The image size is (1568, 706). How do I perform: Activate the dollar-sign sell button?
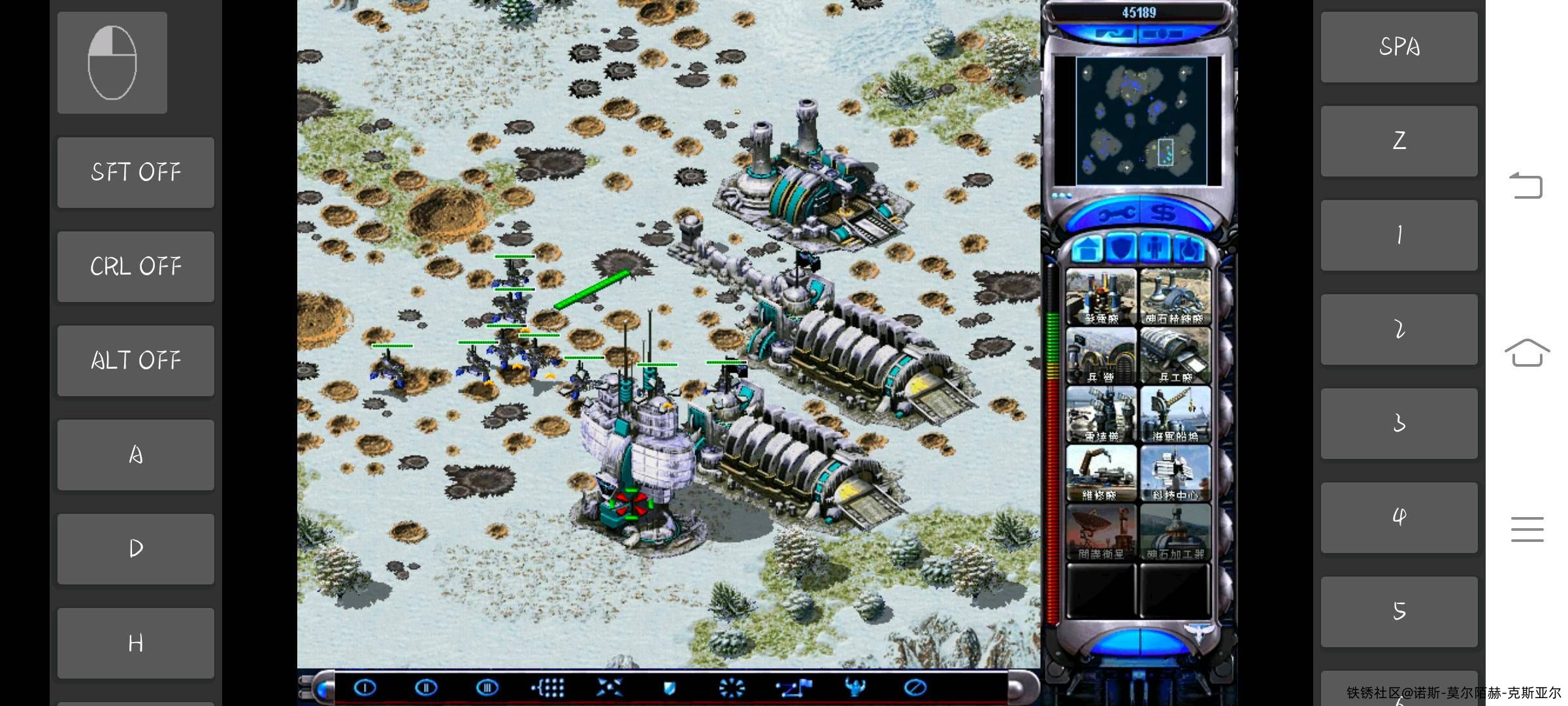click(x=1164, y=214)
